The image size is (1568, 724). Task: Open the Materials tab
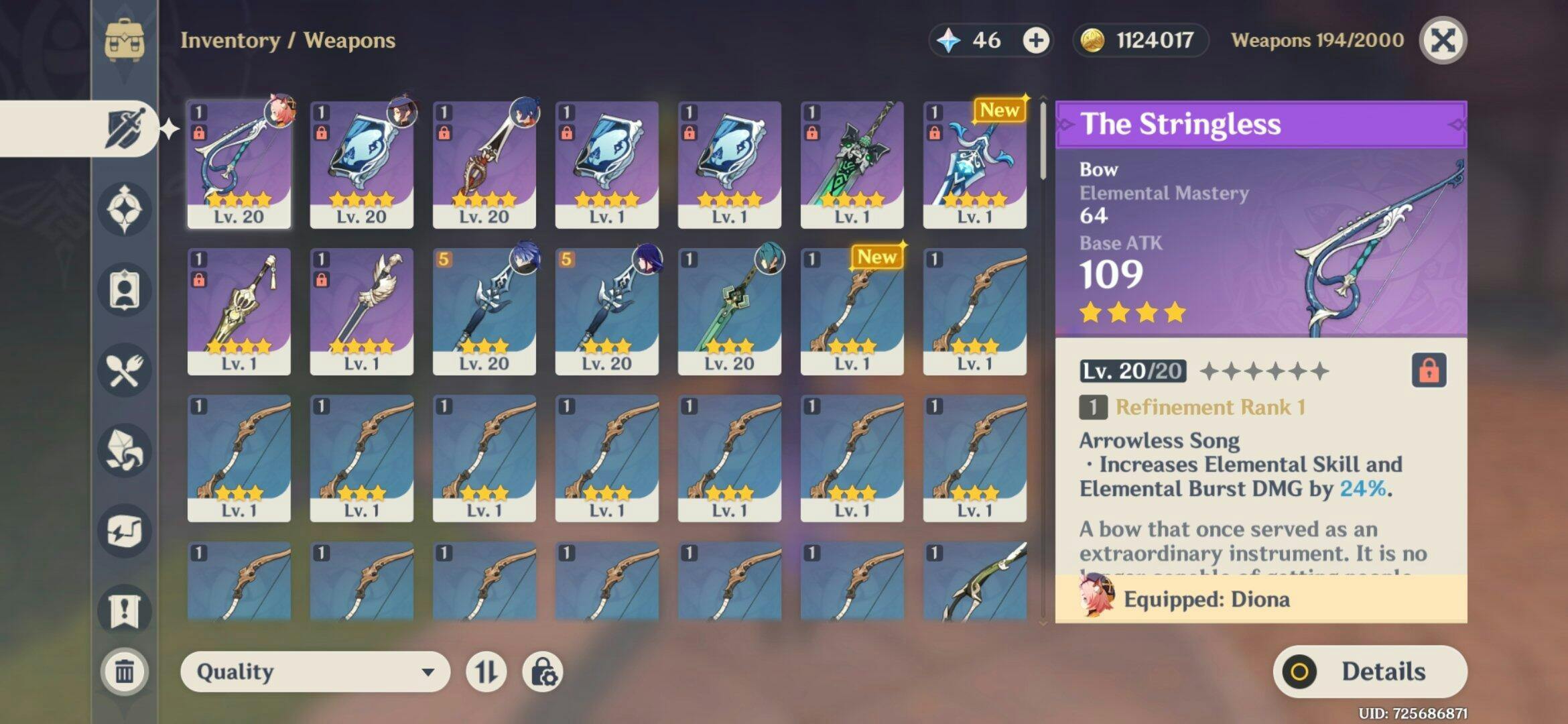point(125,450)
